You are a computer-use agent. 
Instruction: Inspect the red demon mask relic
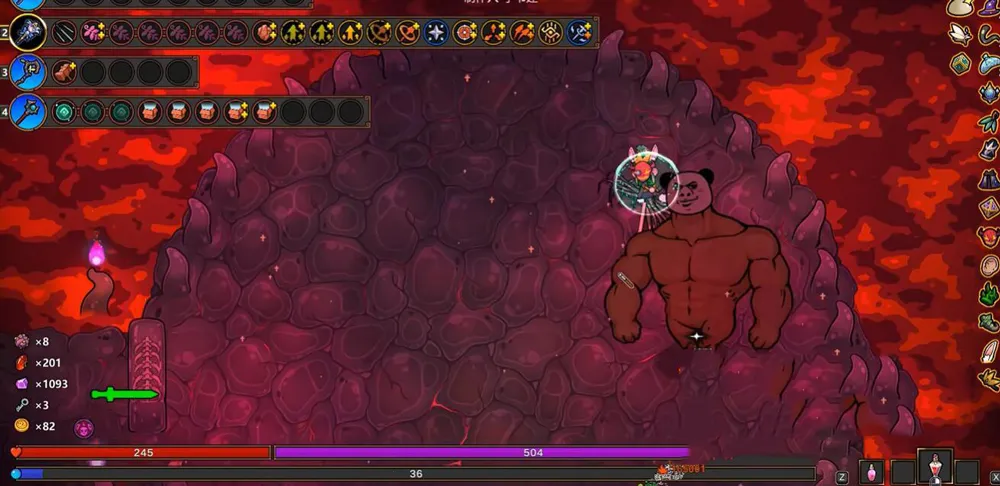pyautogui.click(x=987, y=237)
